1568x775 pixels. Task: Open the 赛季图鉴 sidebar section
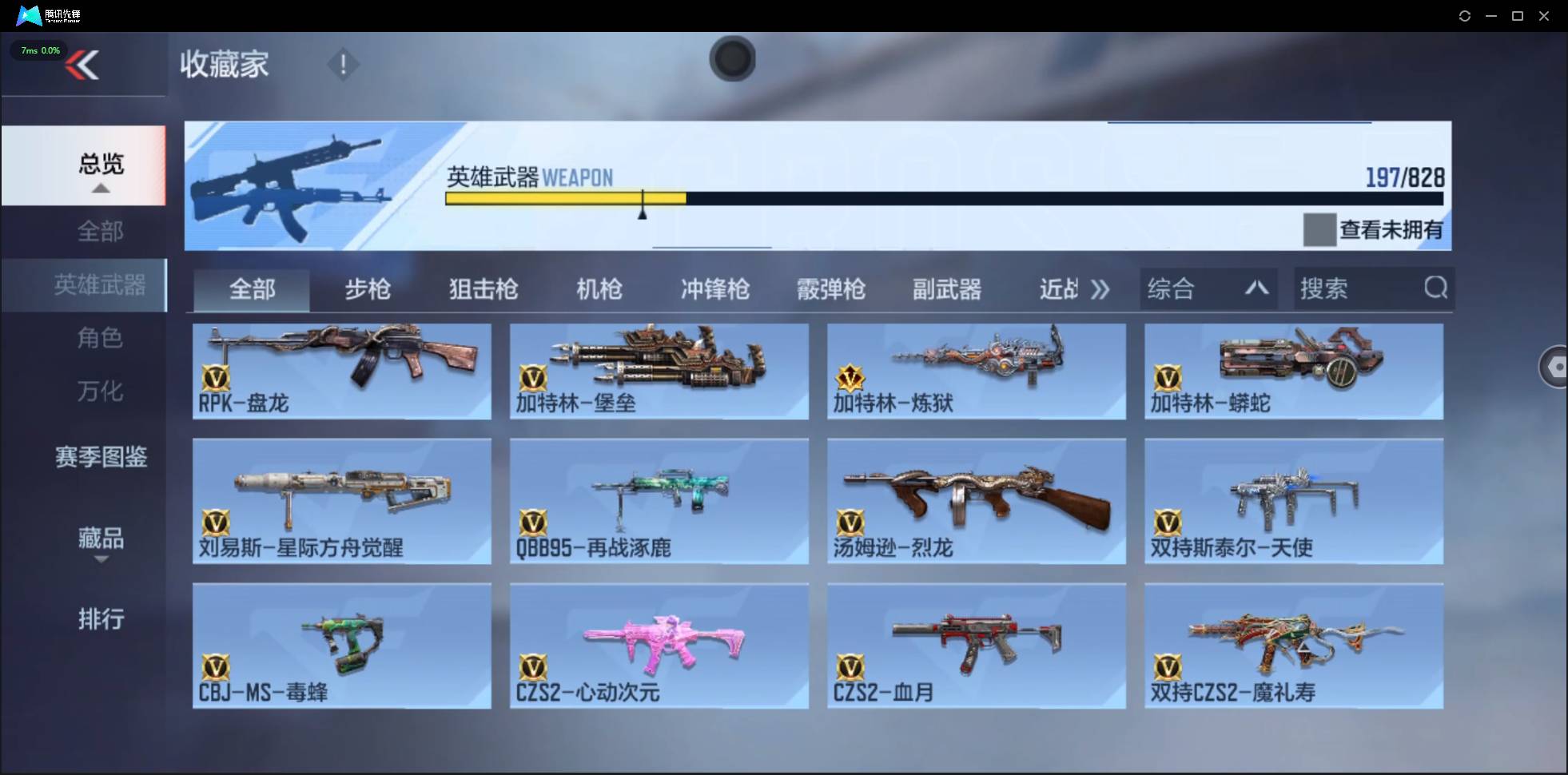[x=101, y=457]
